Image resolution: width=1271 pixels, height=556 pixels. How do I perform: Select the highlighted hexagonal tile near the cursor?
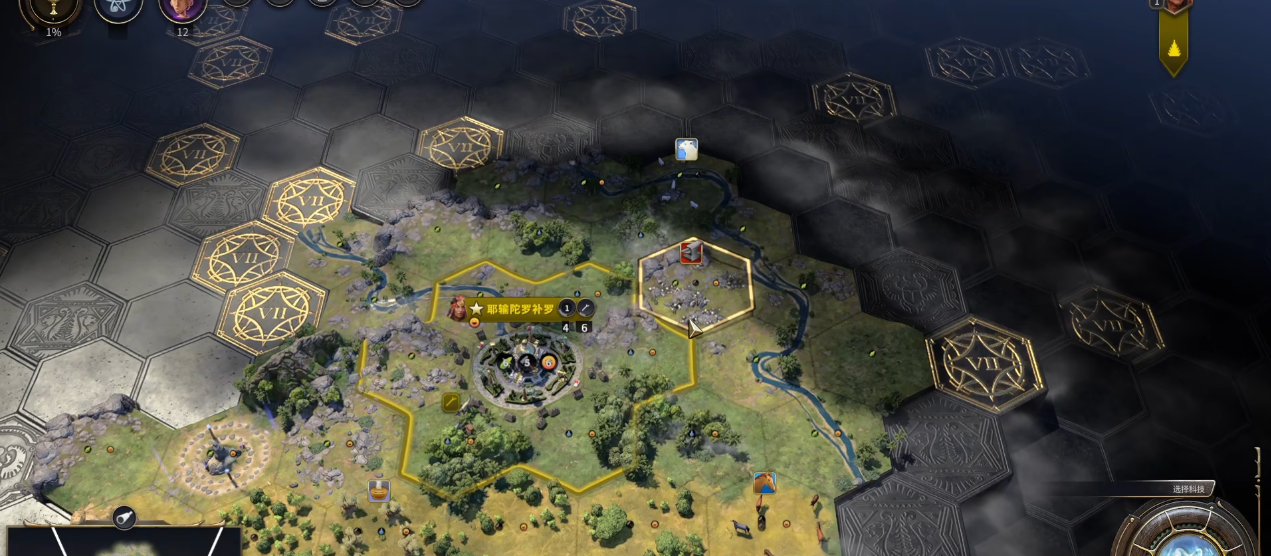695,285
